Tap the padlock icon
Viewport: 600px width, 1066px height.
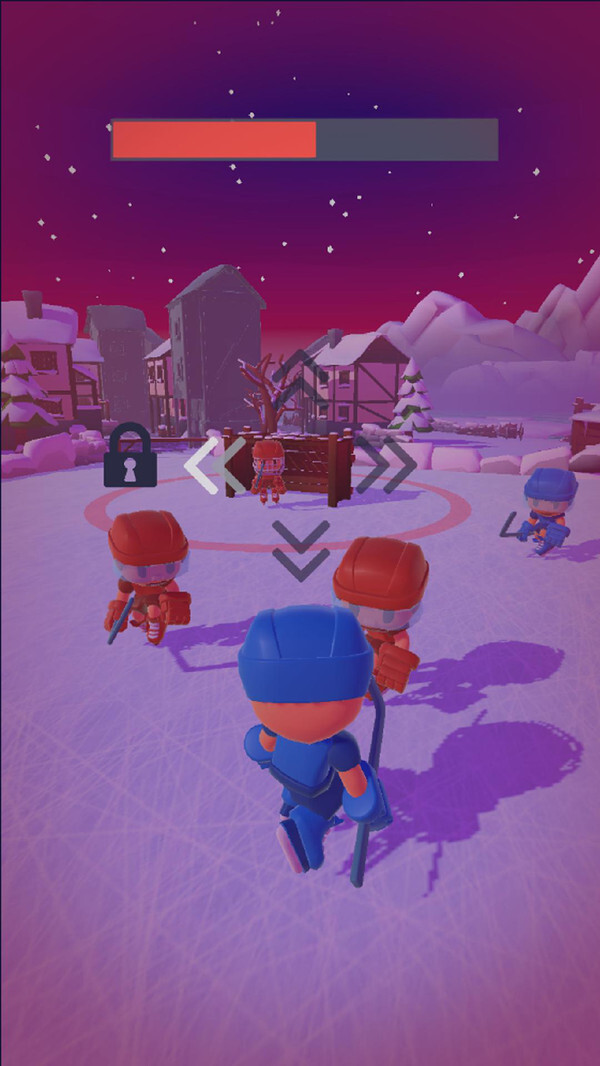[130, 456]
